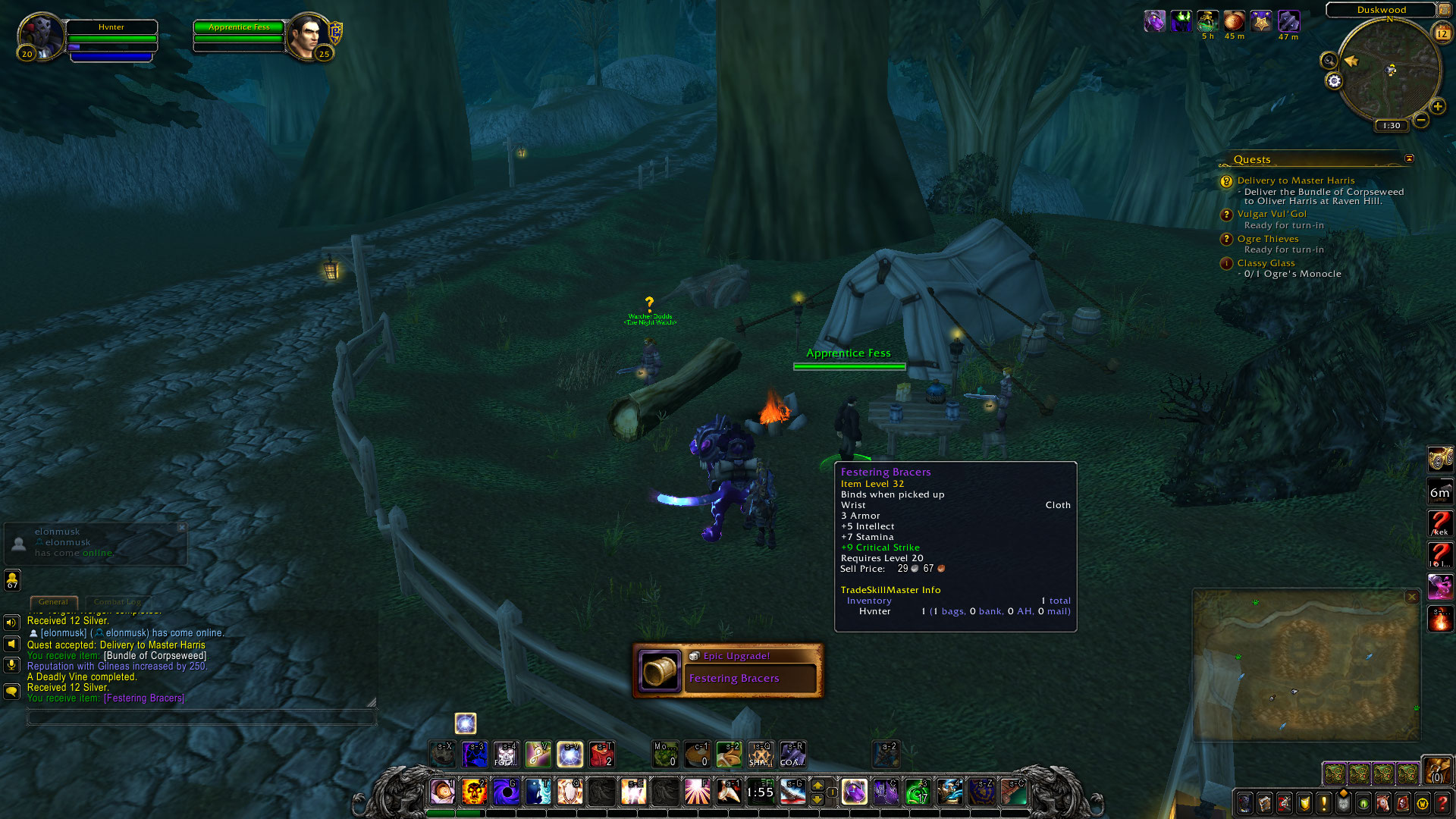Open the calendar button showing 12
This screenshot has width=1456, height=819.
point(1442,33)
